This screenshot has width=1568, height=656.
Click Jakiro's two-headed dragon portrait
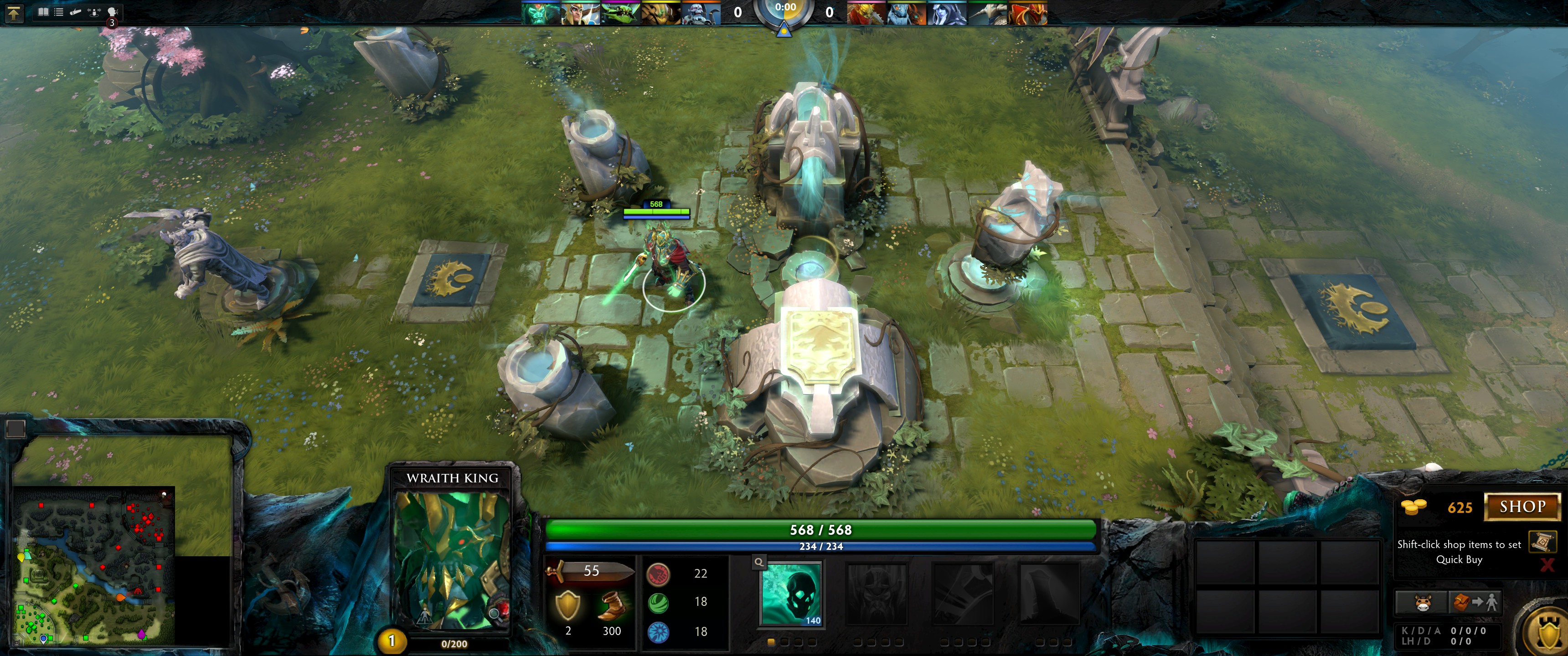pyautogui.click(x=906, y=13)
